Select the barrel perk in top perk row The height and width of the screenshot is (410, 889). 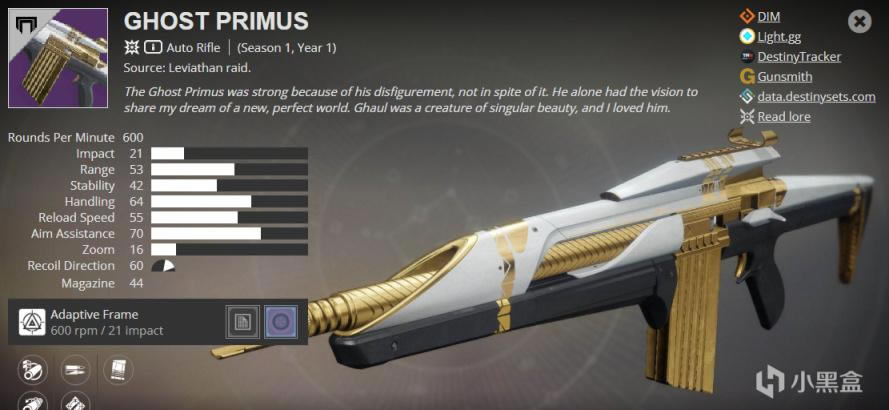[x=33, y=372]
